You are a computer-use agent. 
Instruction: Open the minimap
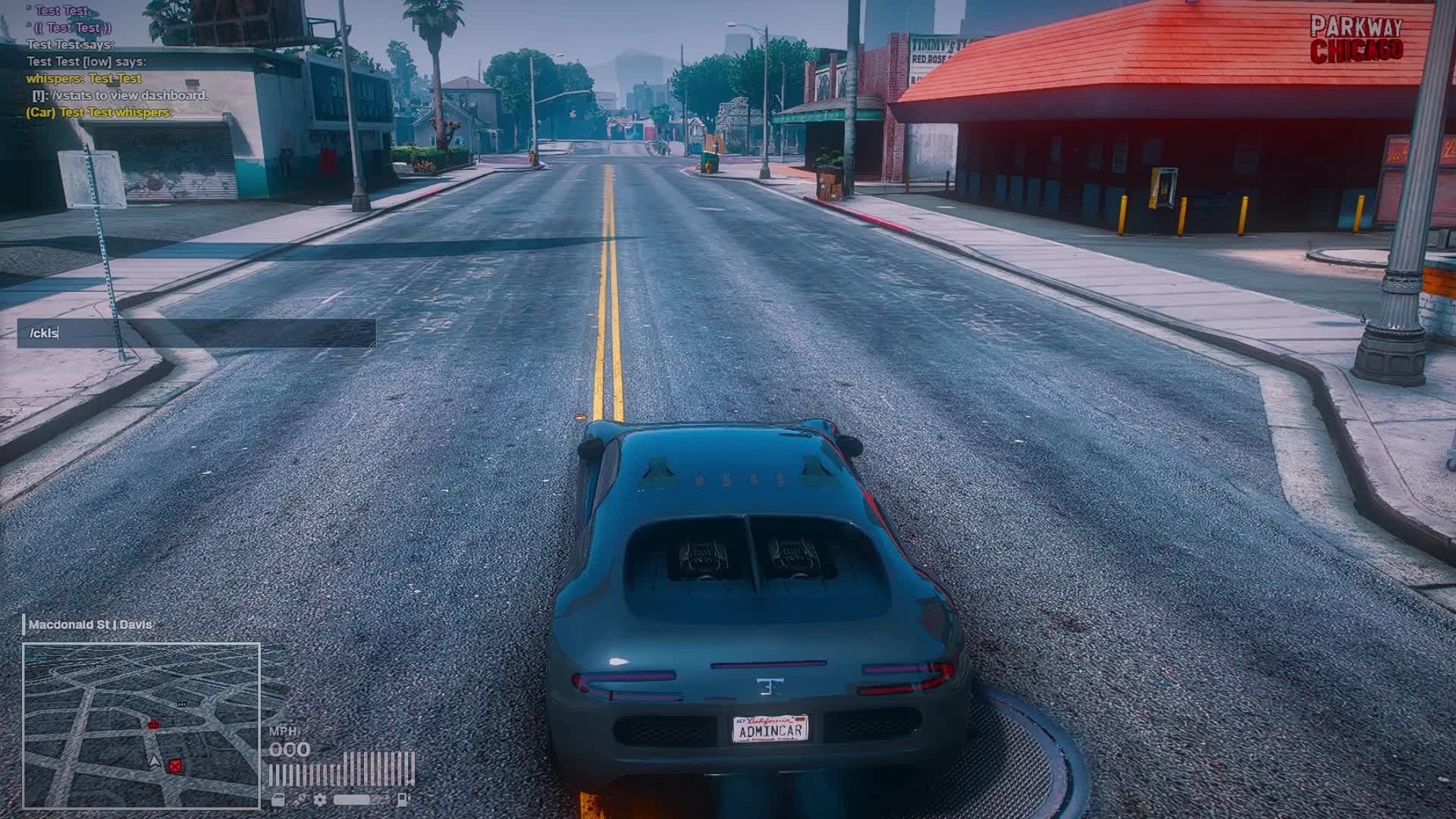point(141,725)
